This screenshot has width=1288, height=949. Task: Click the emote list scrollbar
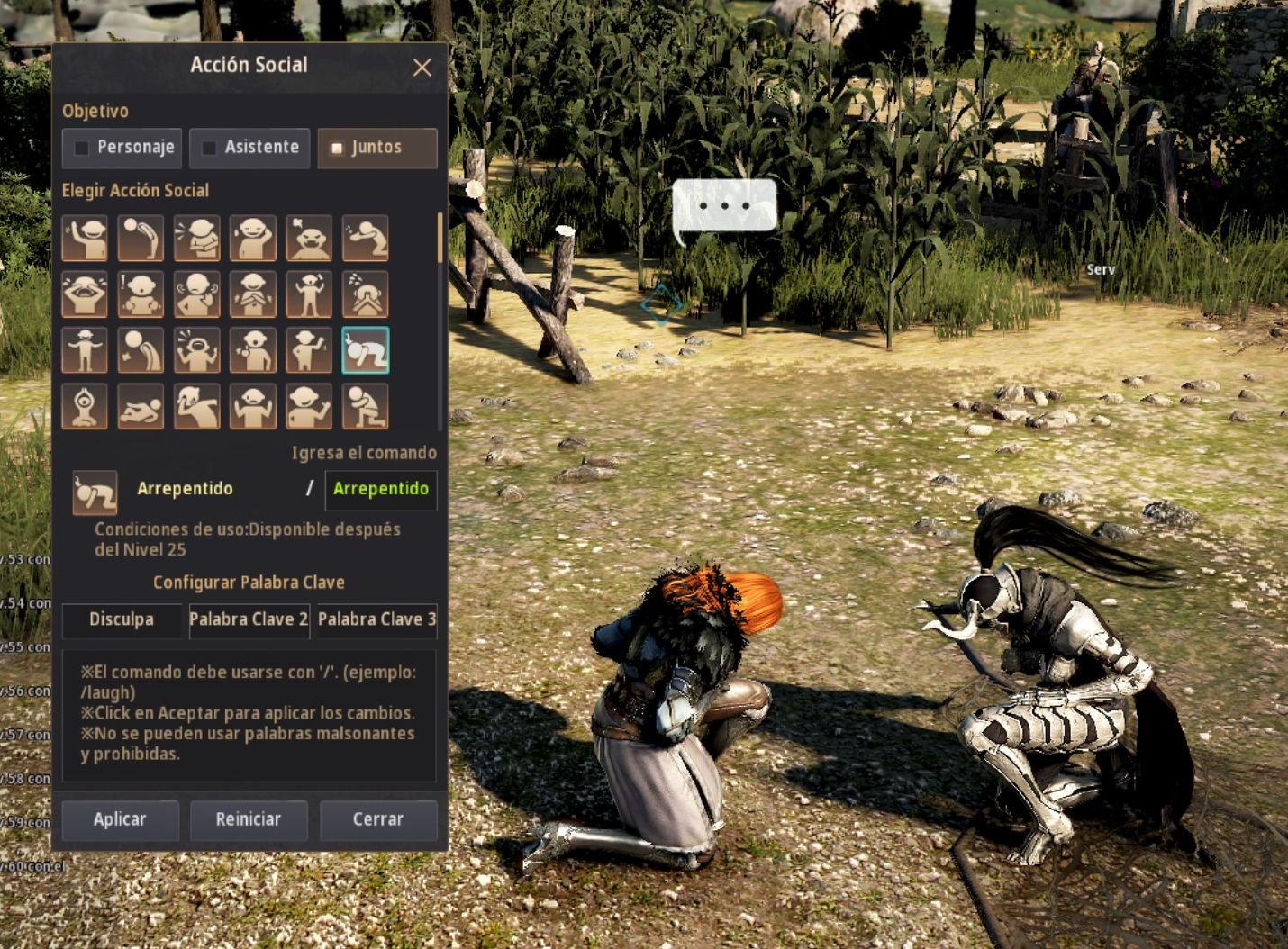[x=440, y=240]
